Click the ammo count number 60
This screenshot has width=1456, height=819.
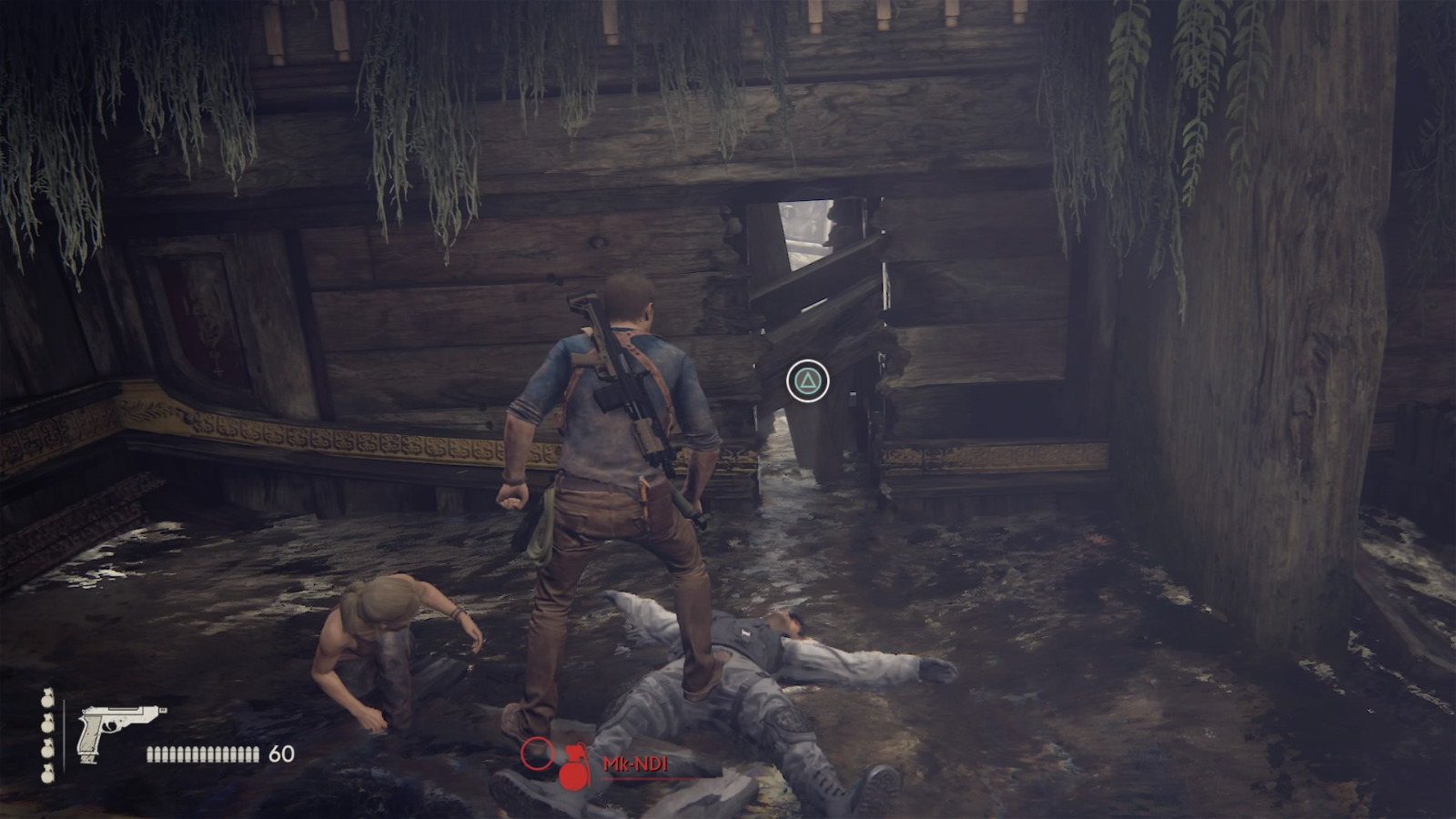[x=281, y=753]
